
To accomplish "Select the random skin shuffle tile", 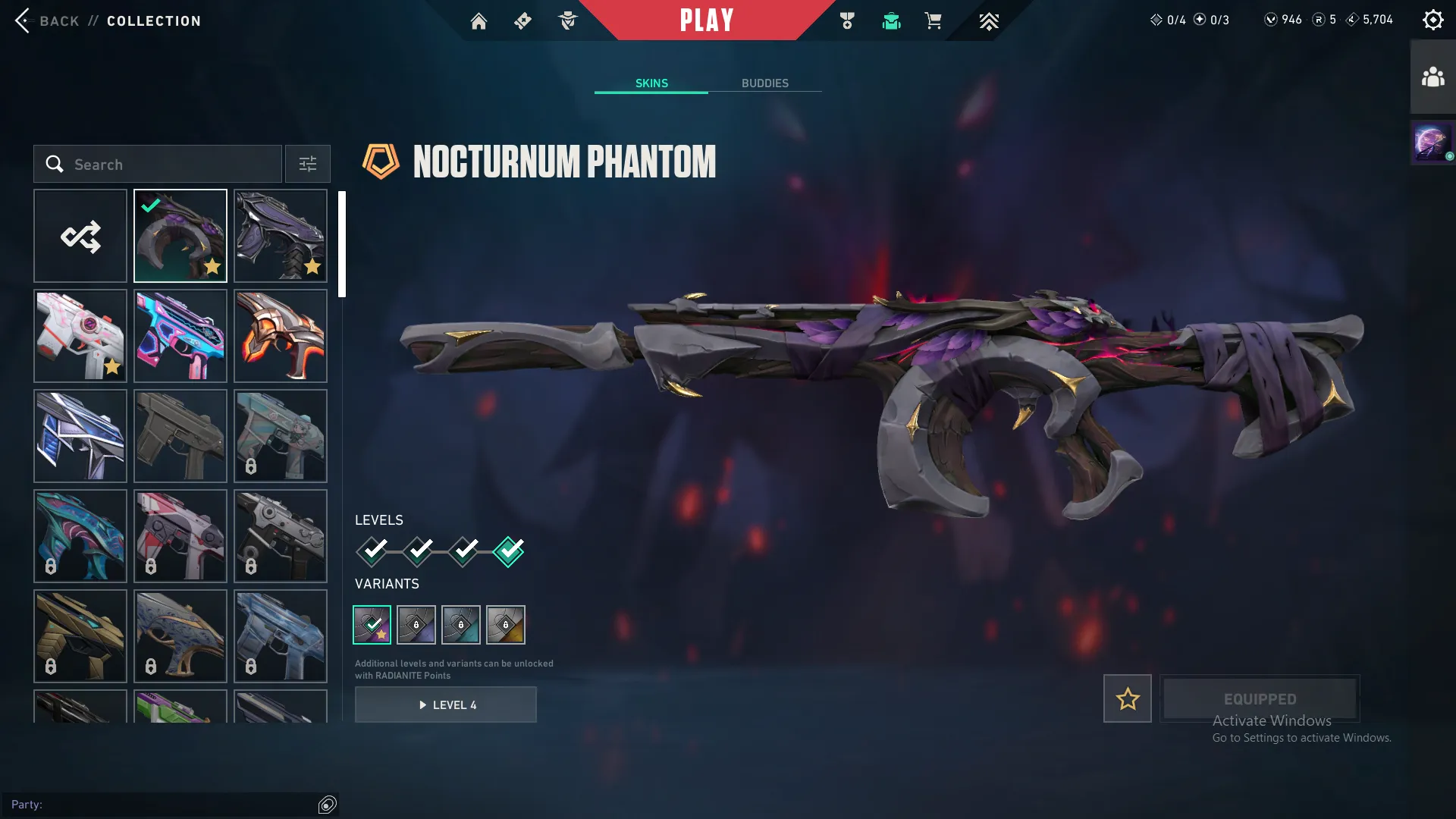I will 80,235.
